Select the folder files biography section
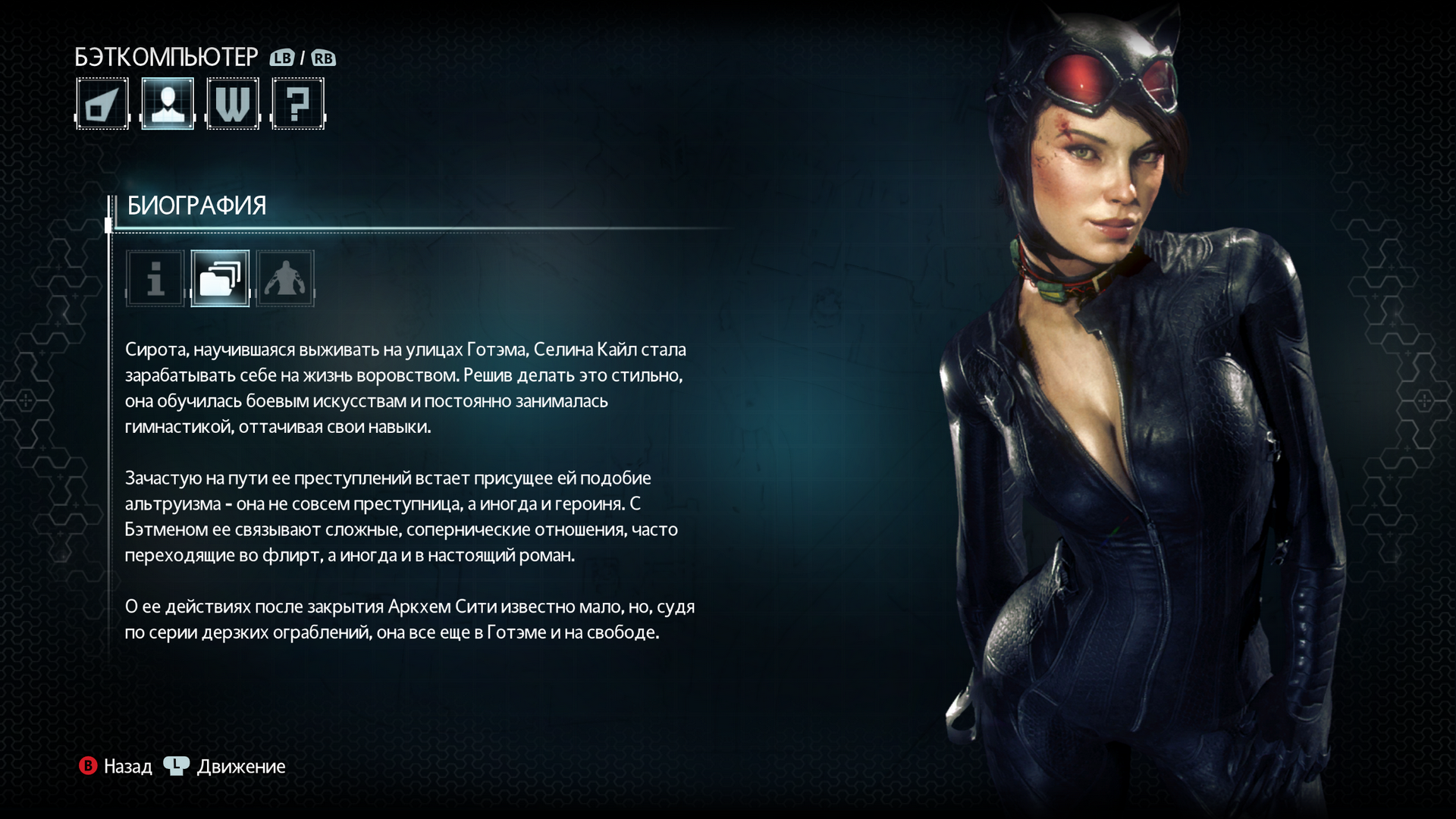This screenshot has width=1456, height=819. tap(220, 278)
